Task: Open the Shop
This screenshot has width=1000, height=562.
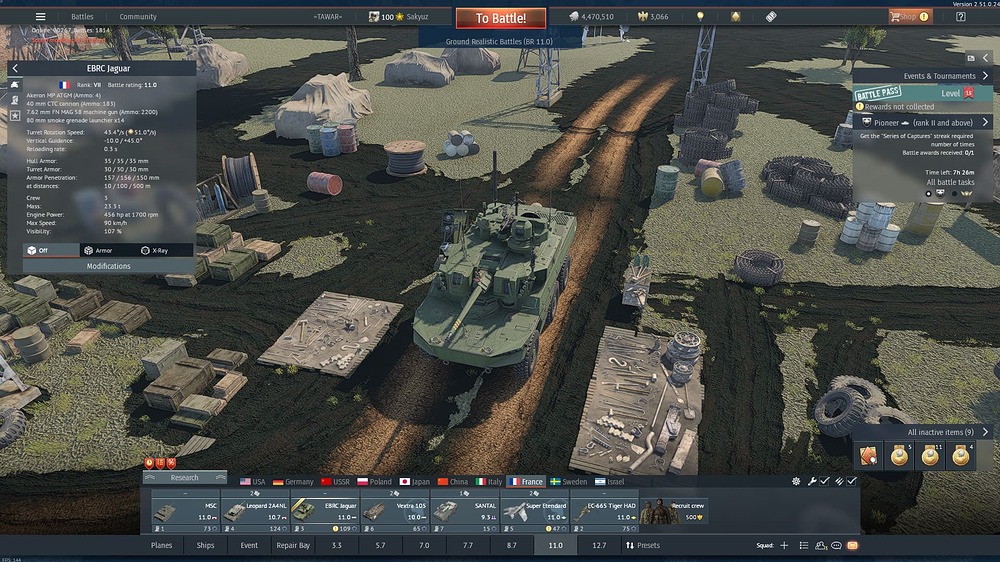Action: pos(903,17)
